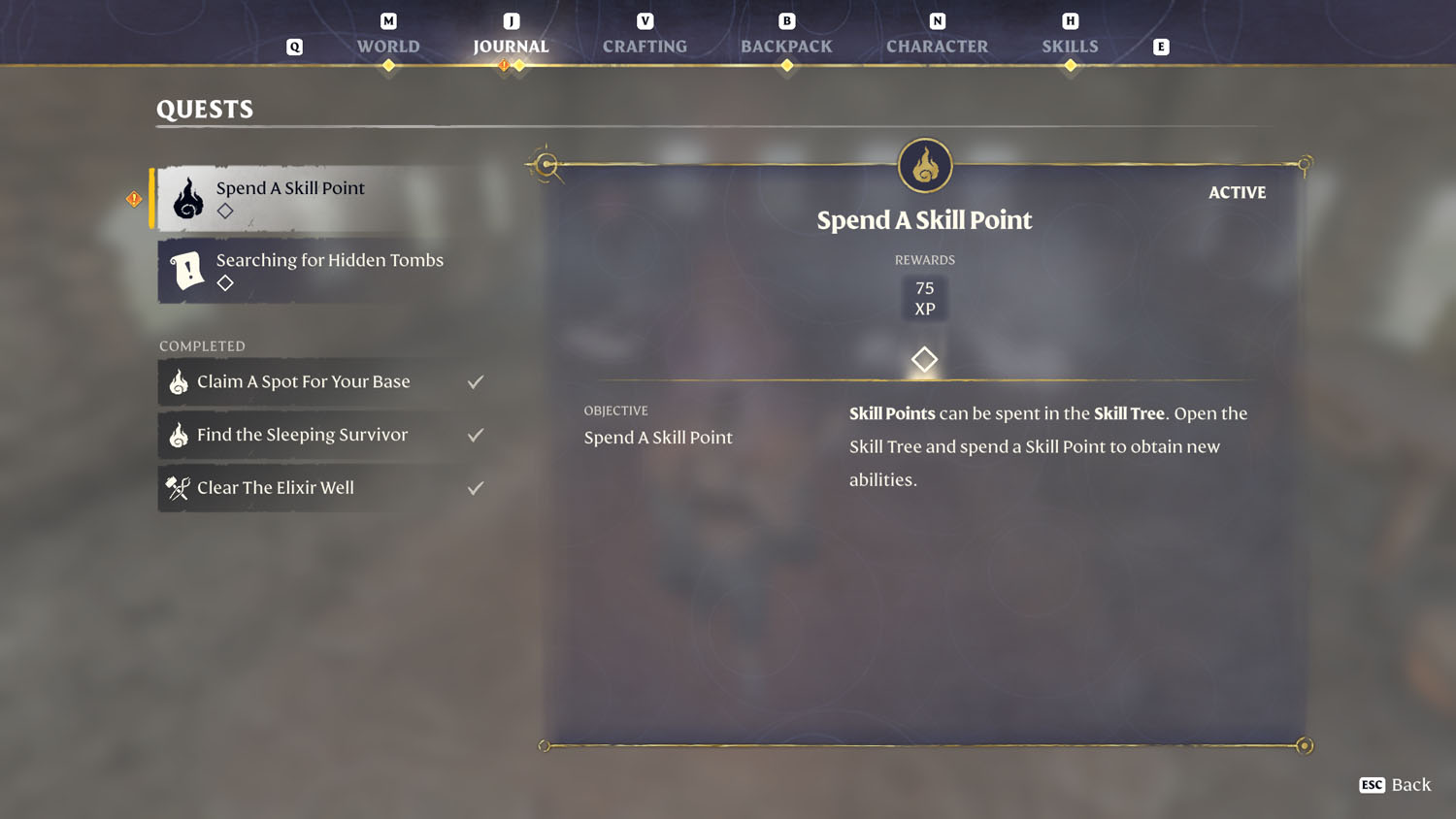Toggle the checkmark on Clear The Elixir Well
This screenshot has width=1456, height=819.
click(x=475, y=487)
